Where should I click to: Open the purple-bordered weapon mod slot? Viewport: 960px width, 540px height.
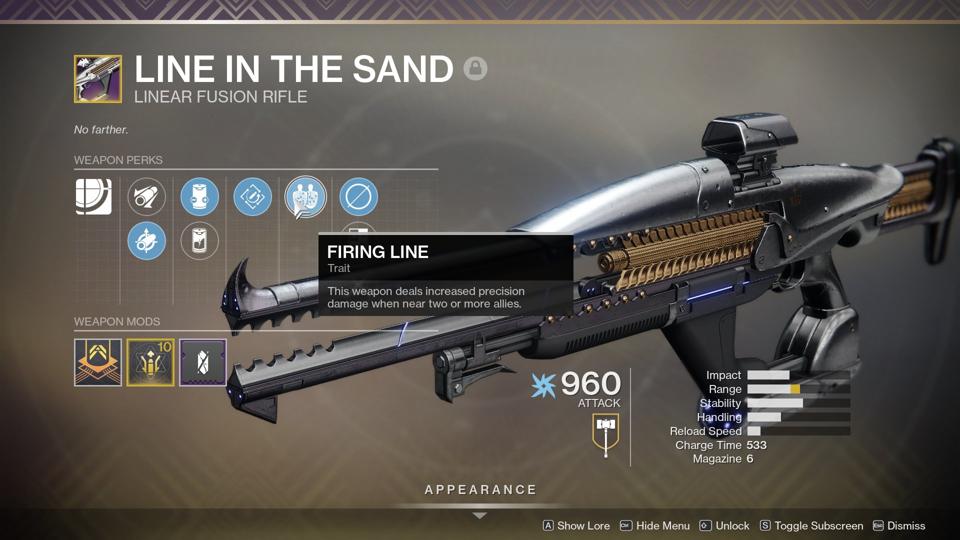[x=202, y=362]
